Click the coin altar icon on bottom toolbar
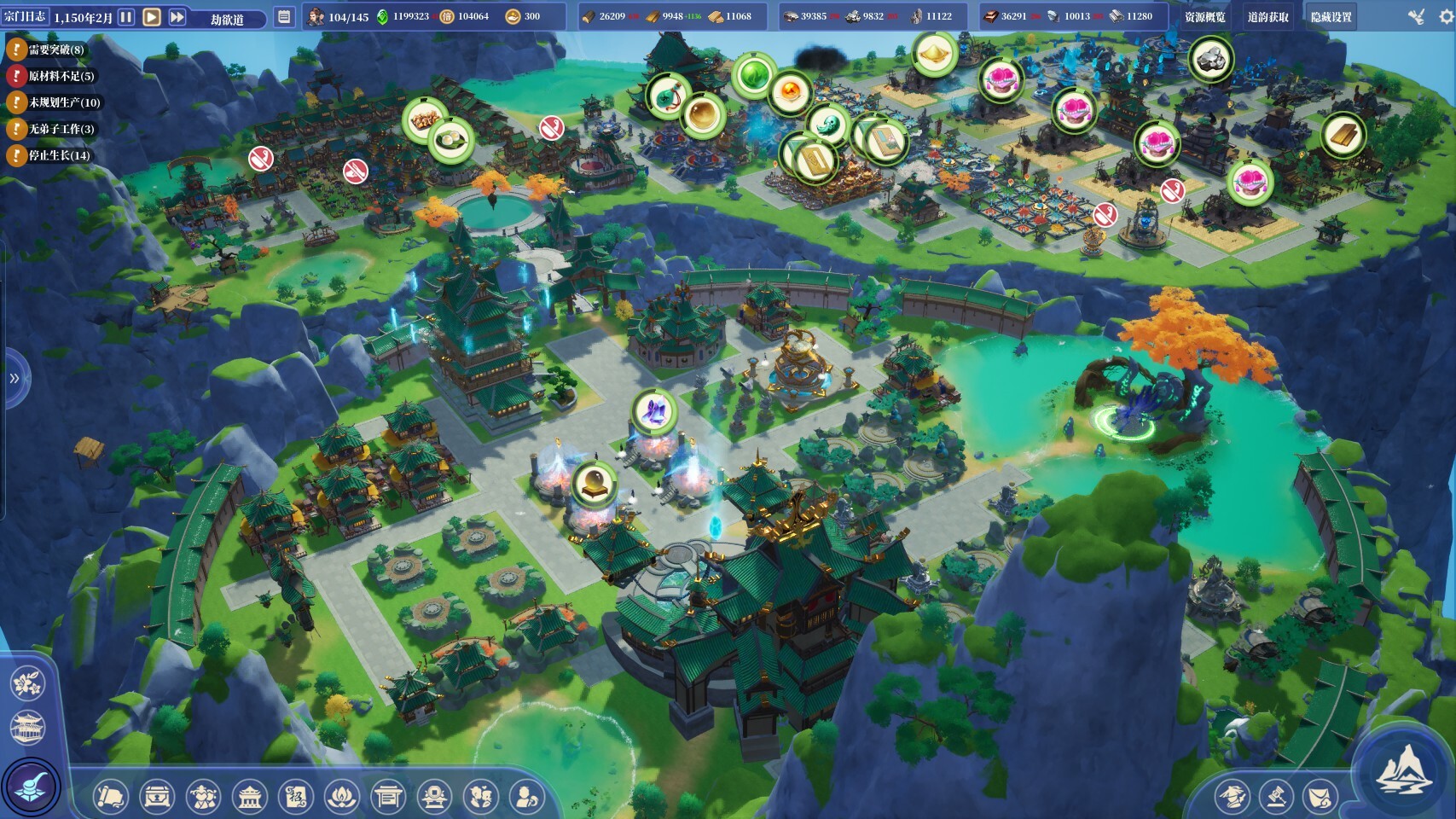 (434, 795)
